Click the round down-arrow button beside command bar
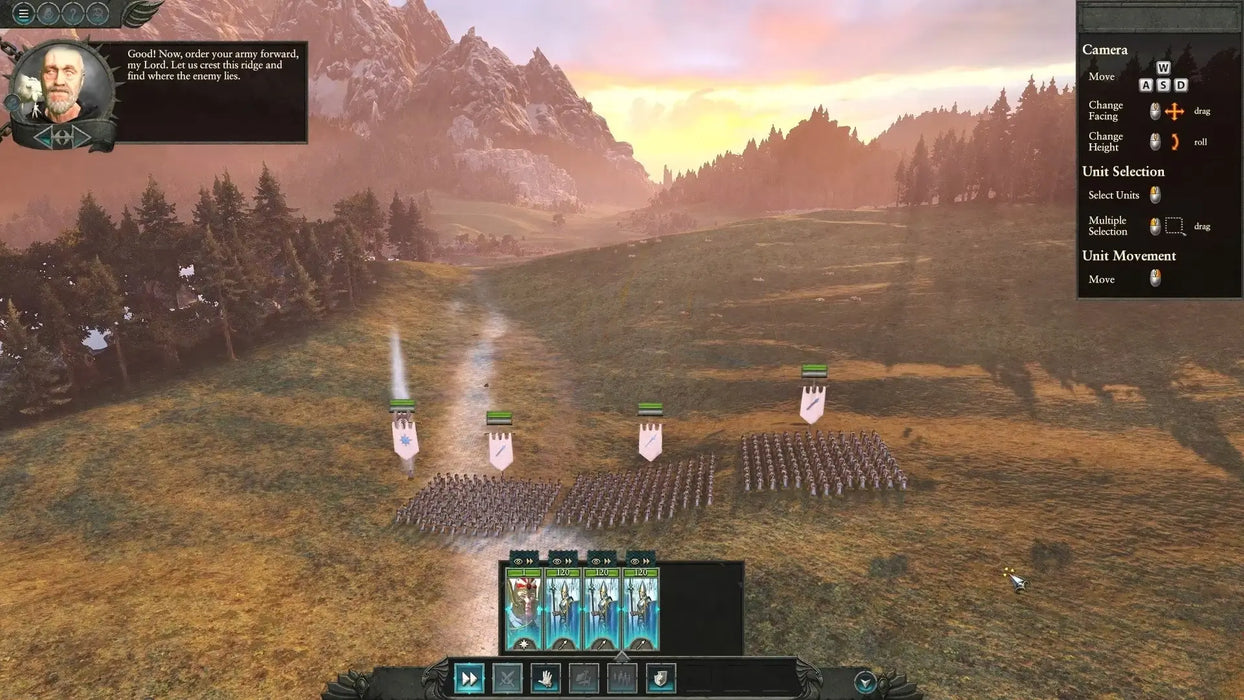Viewport: 1244px width, 700px height. (x=865, y=683)
